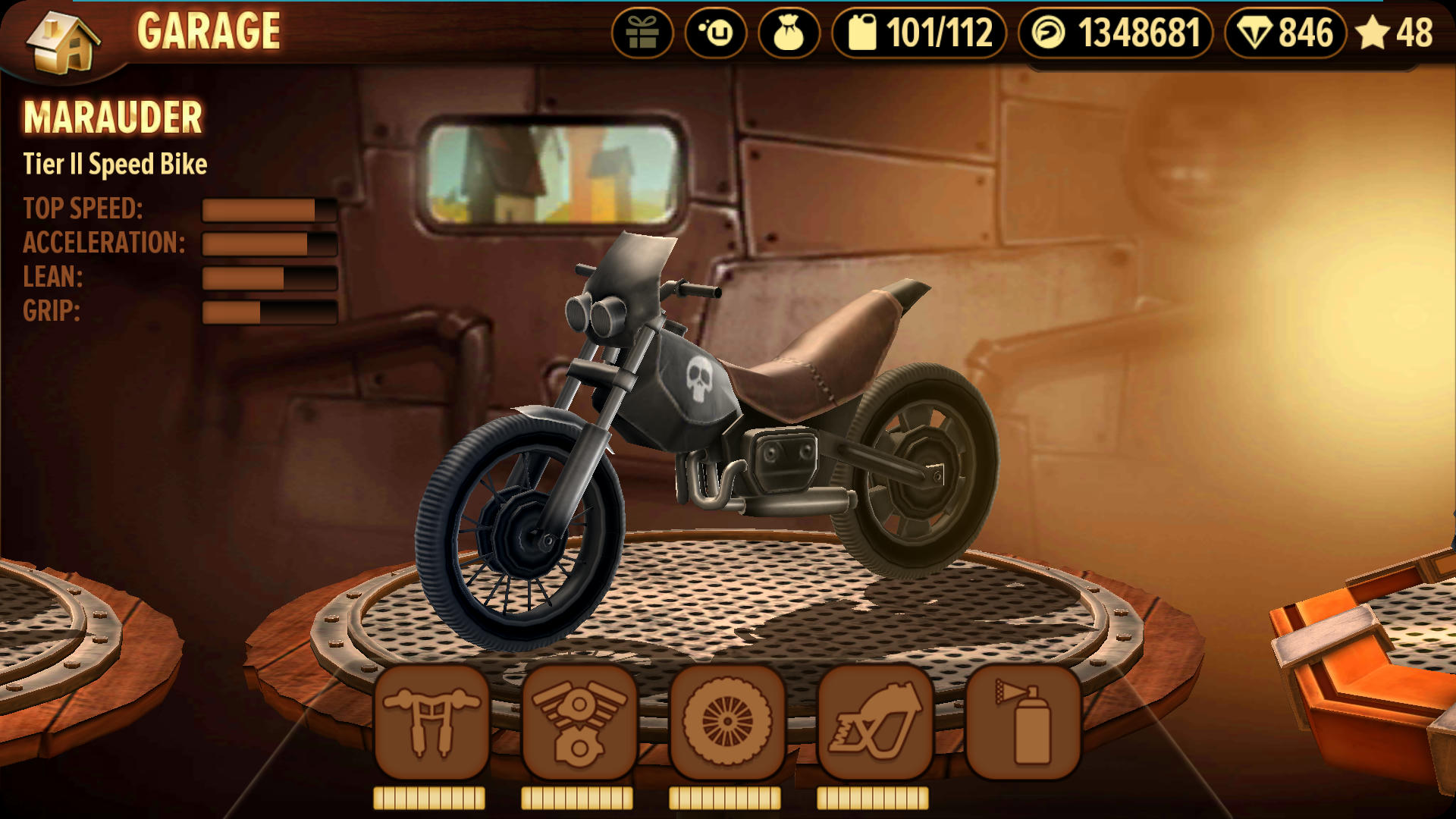The height and width of the screenshot is (819, 1456).
Task: Return home via the house icon
Action: [62, 42]
